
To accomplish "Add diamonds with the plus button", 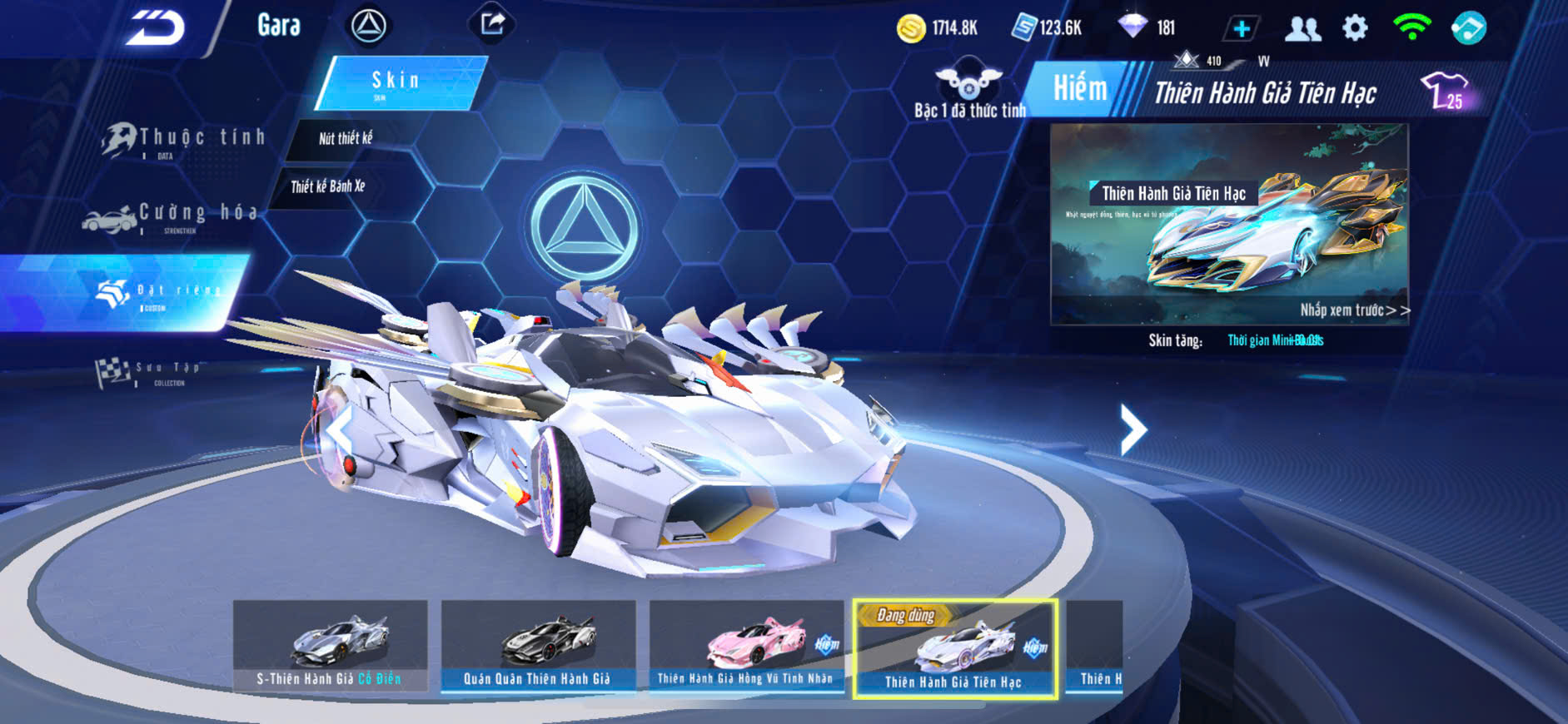I will click(x=1241, y=28).
